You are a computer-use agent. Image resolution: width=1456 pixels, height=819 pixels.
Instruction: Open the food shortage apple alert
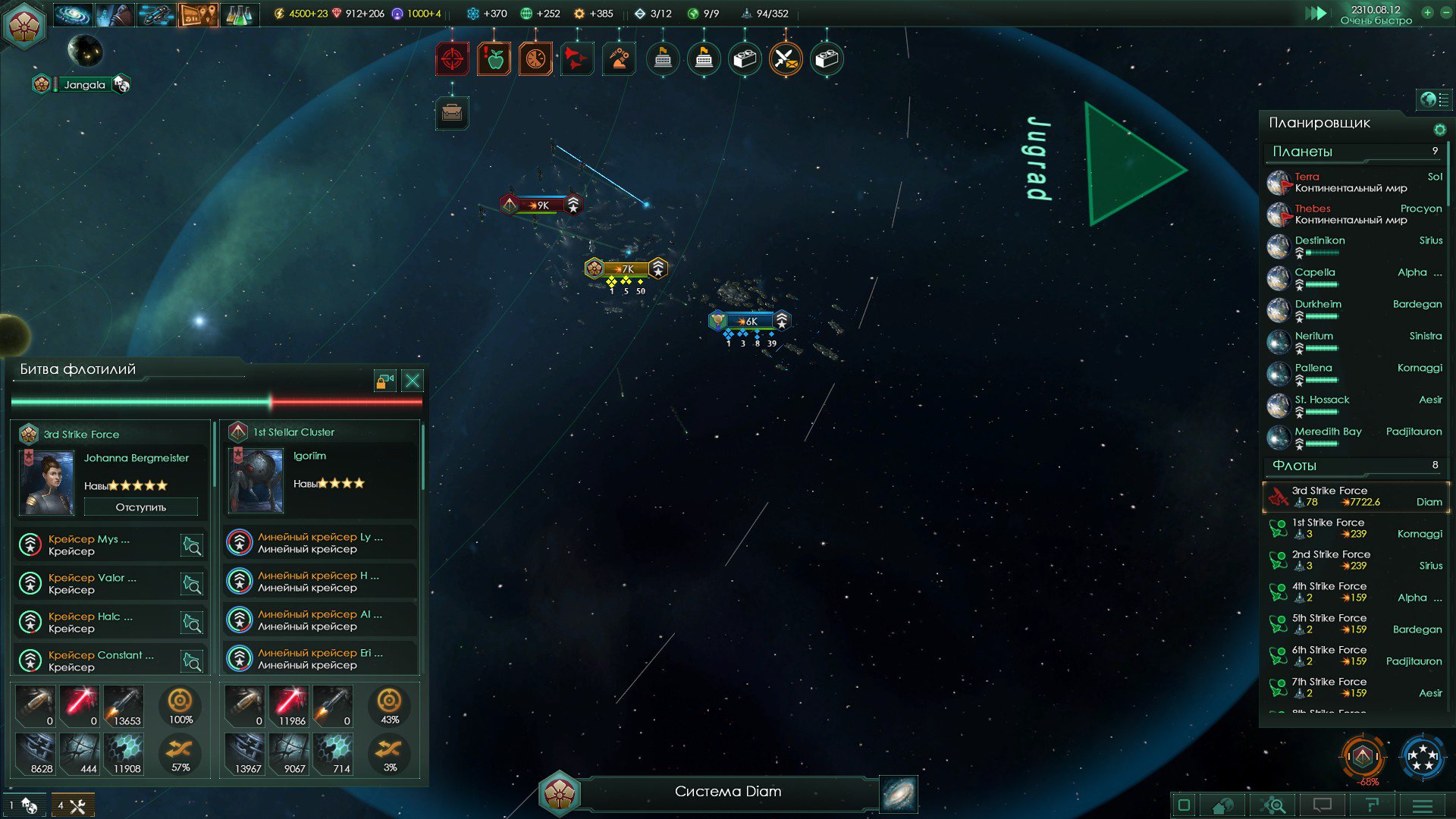click(x=494, y=58)
